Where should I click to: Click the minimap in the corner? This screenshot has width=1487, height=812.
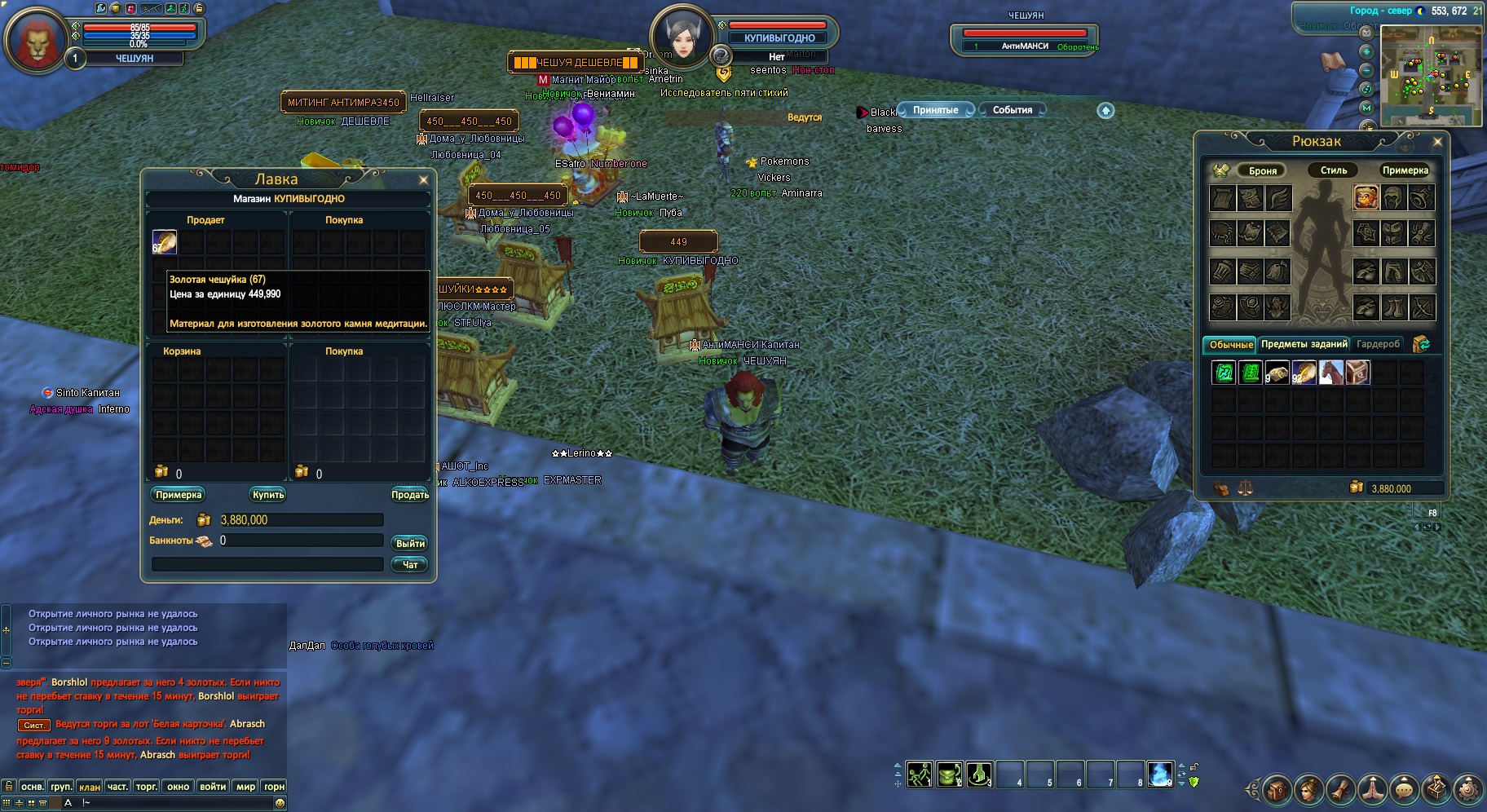click(1431, 75)
